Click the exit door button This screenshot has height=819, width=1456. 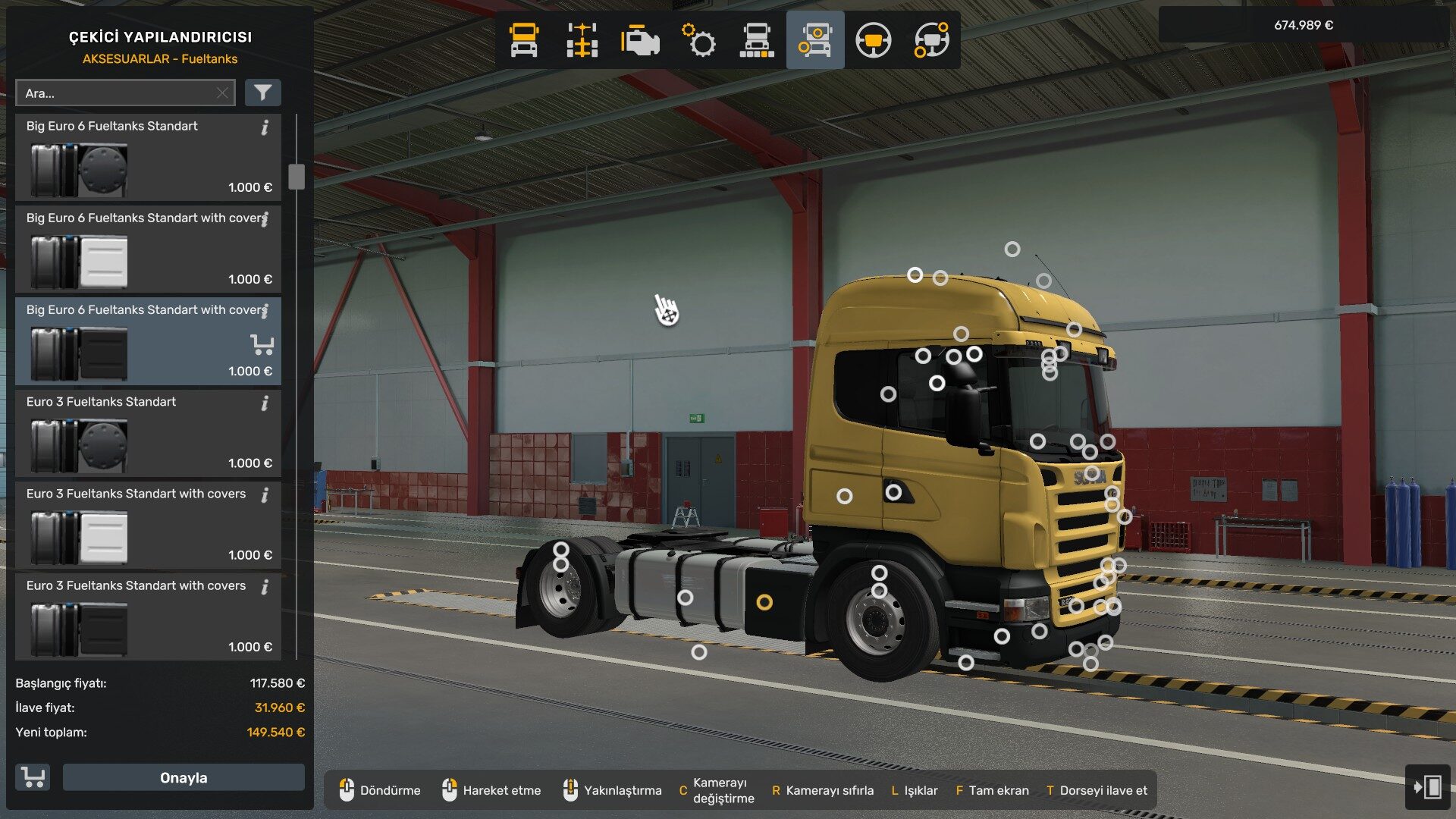click(1427, 786)
